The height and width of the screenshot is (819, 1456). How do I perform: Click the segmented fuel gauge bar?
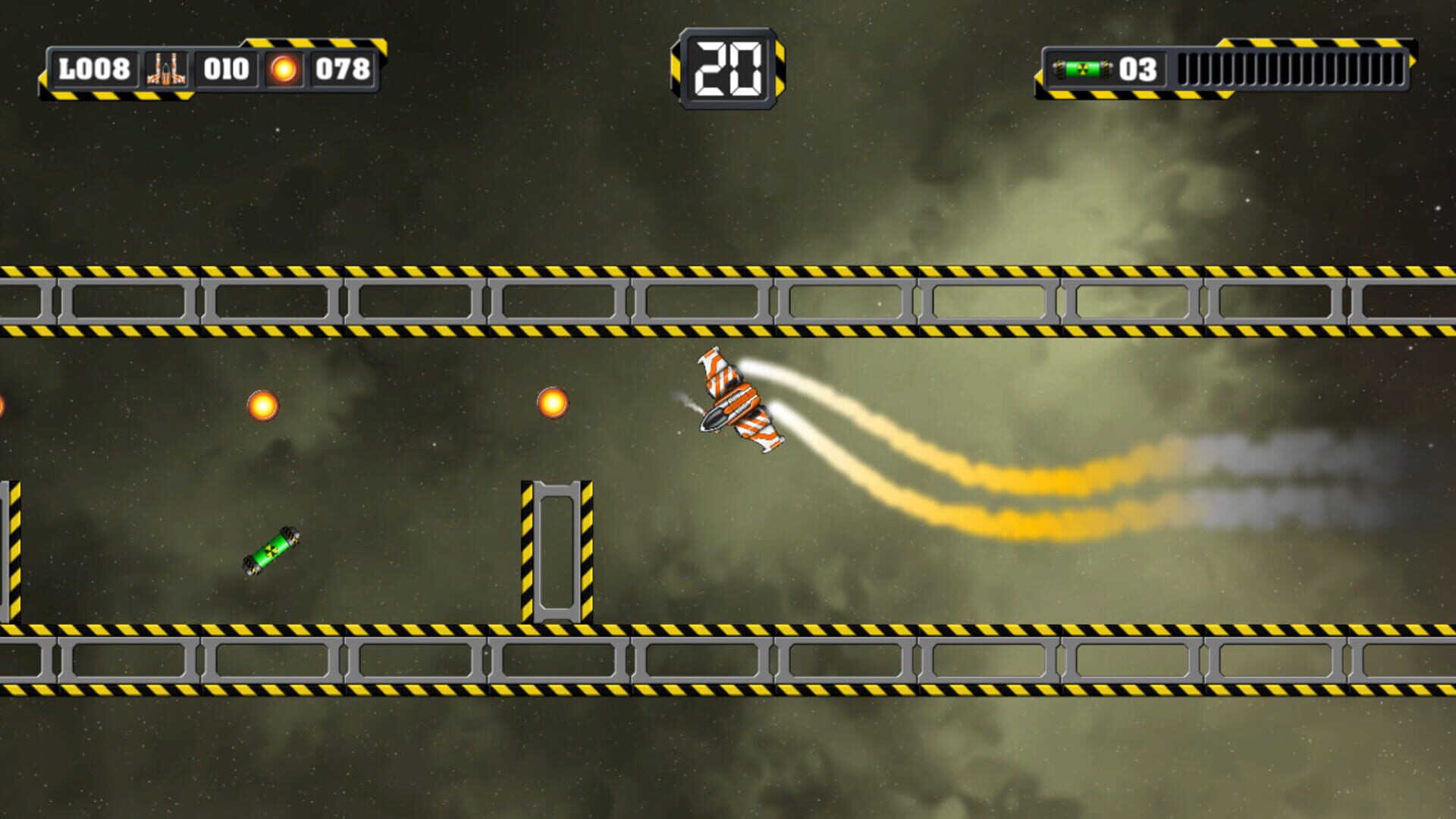tap(1289, 68)
